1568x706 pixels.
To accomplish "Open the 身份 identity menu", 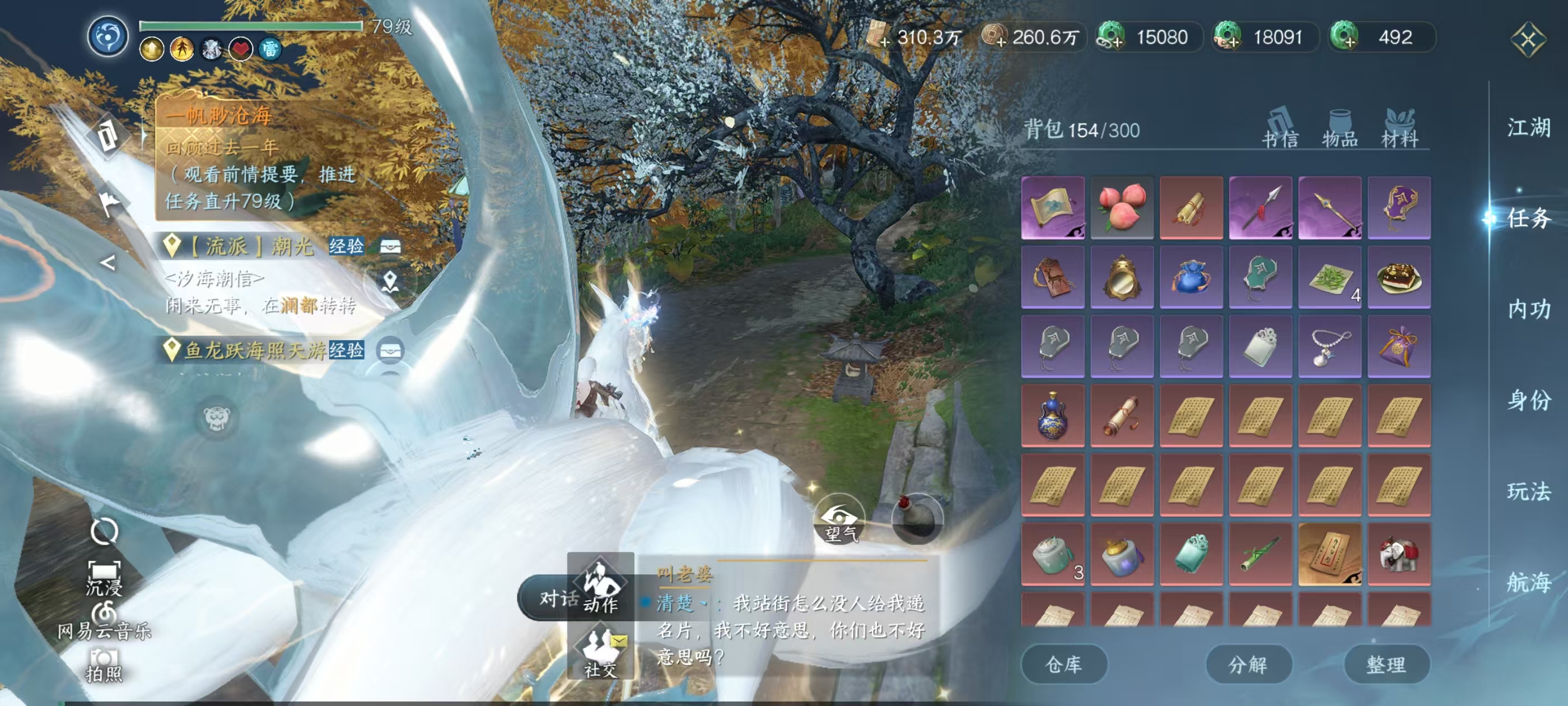I will pyautogui.click(x=1528, y=400).
